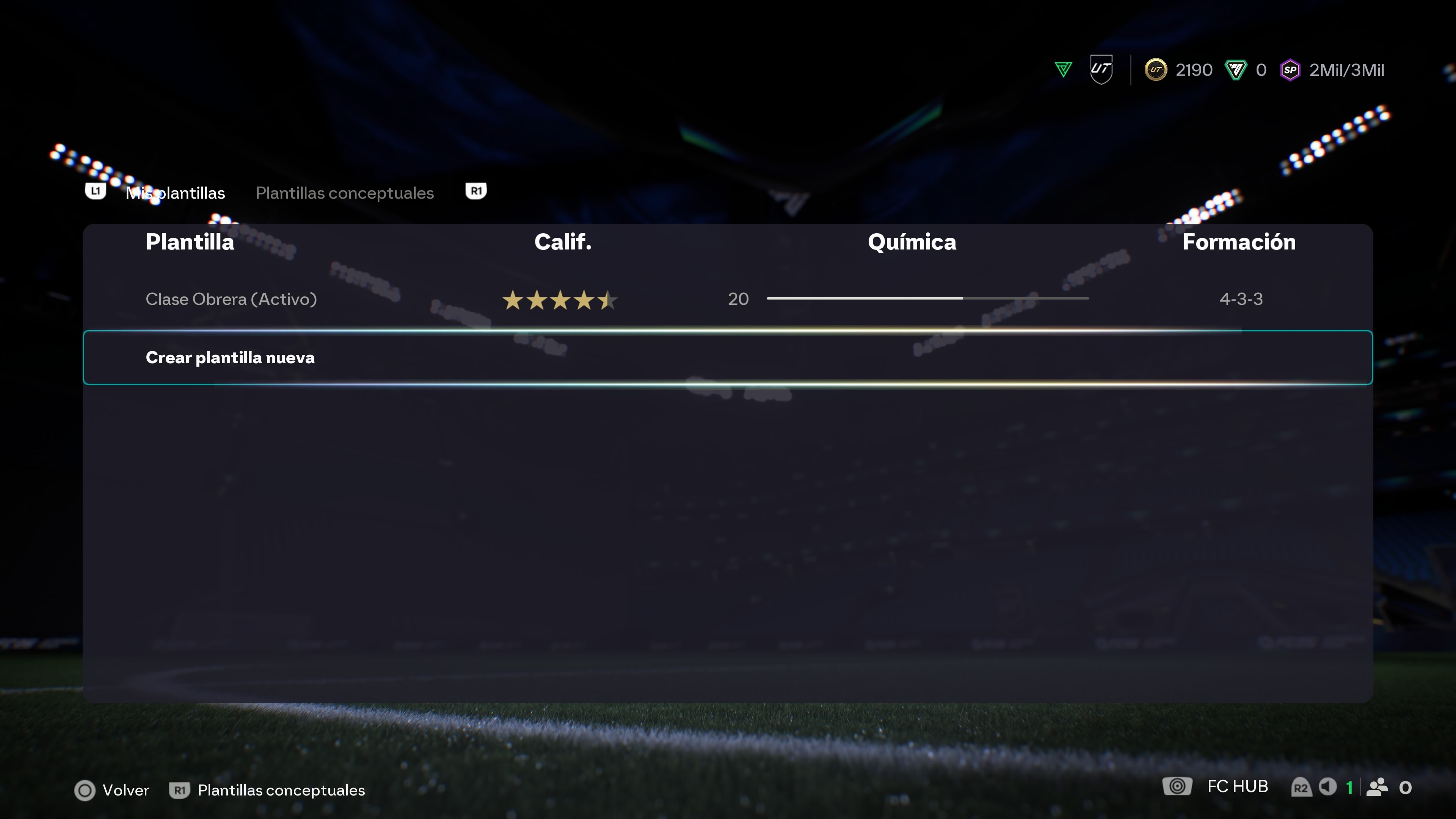Viewport: 1456px width, 819px height.
Task: Click the green FC points icon
Action: pos(1236,70)
